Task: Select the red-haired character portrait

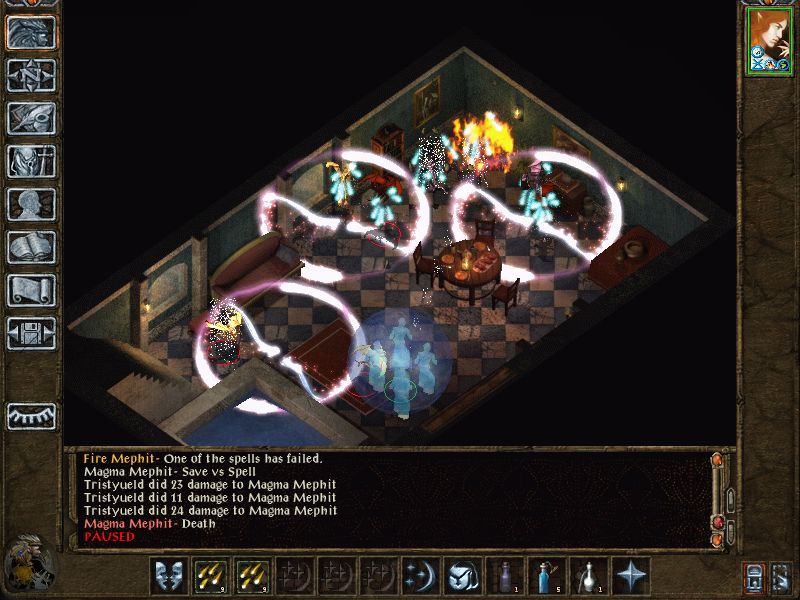Action: [x=768, y=40]
